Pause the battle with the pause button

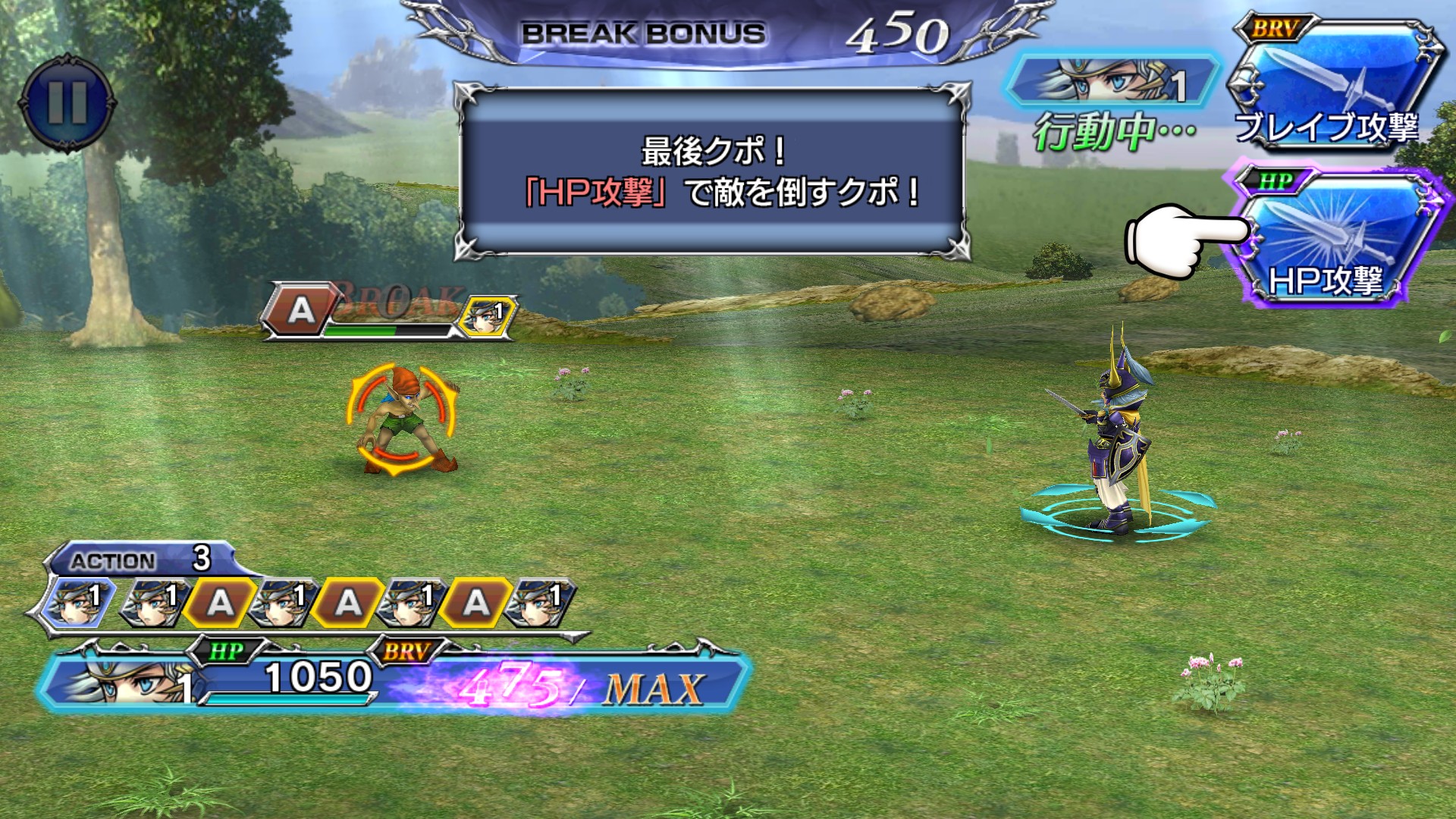pyautogui.click(x=67, y=102)
